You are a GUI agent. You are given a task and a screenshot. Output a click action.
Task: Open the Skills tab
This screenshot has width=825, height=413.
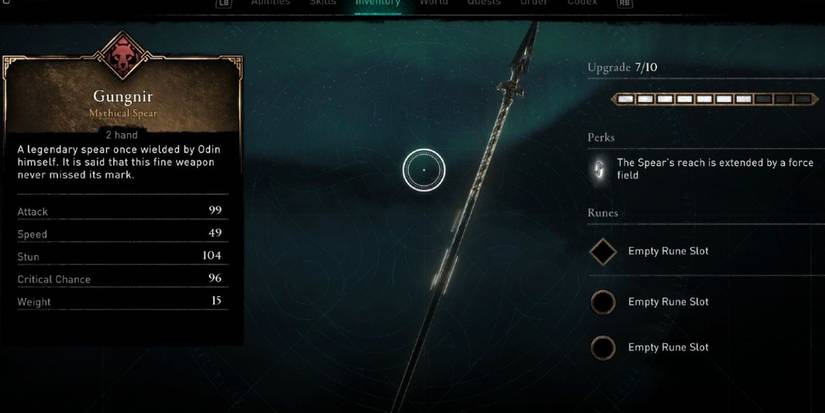[x=324, y=3]
